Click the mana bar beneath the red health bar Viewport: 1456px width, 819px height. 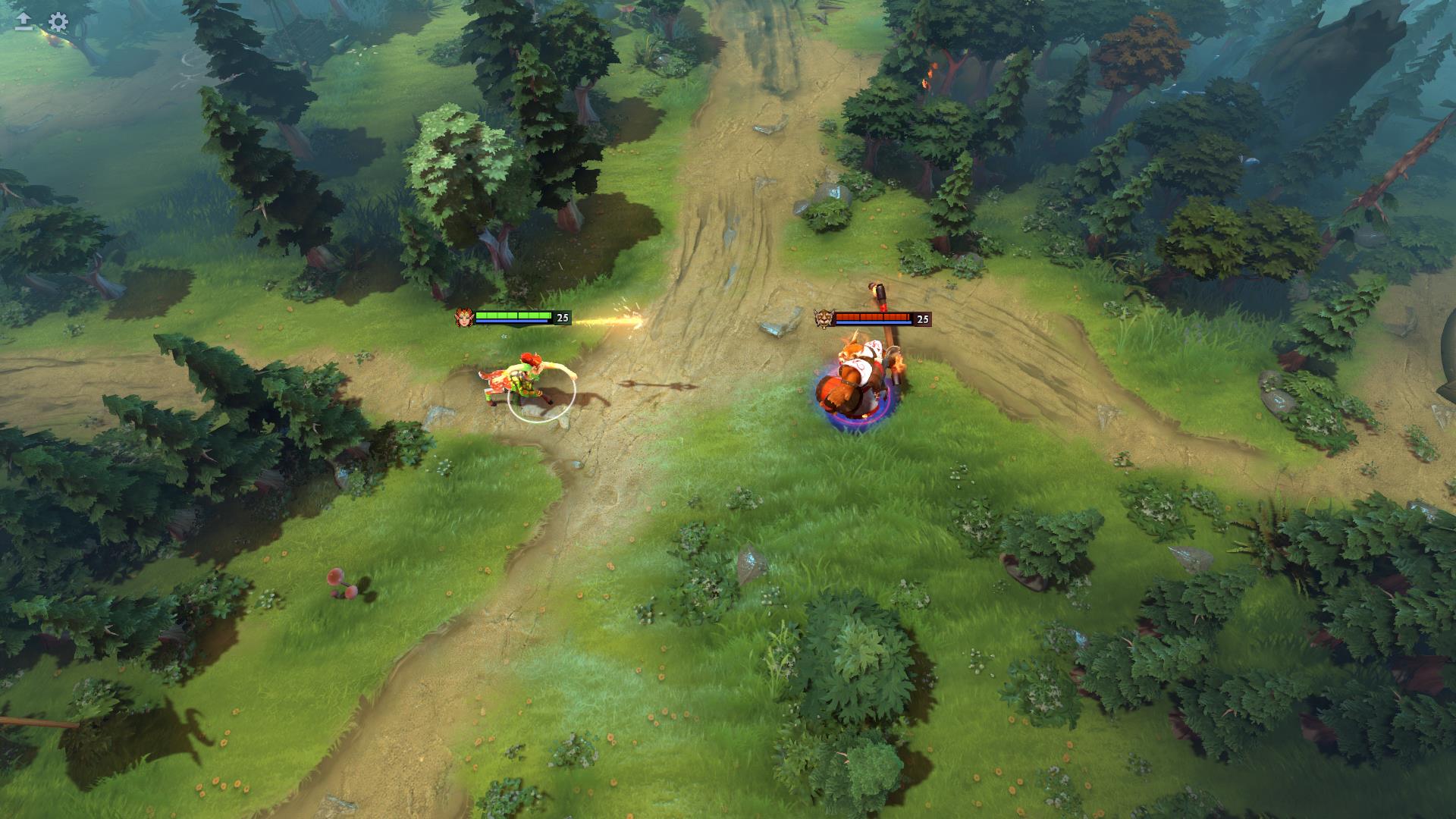click(x=872, y=324)
